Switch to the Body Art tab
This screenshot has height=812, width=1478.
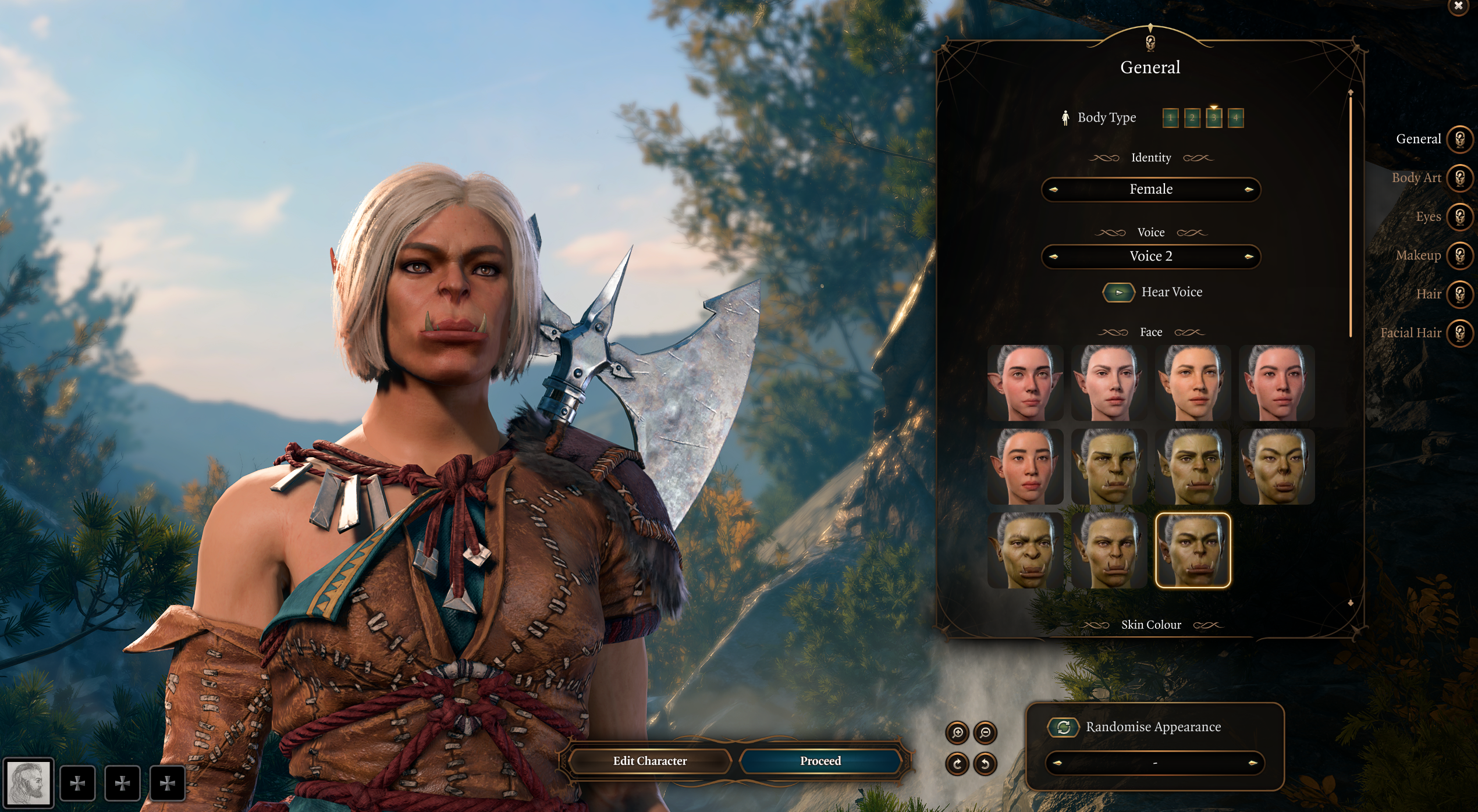[1459, 178]
